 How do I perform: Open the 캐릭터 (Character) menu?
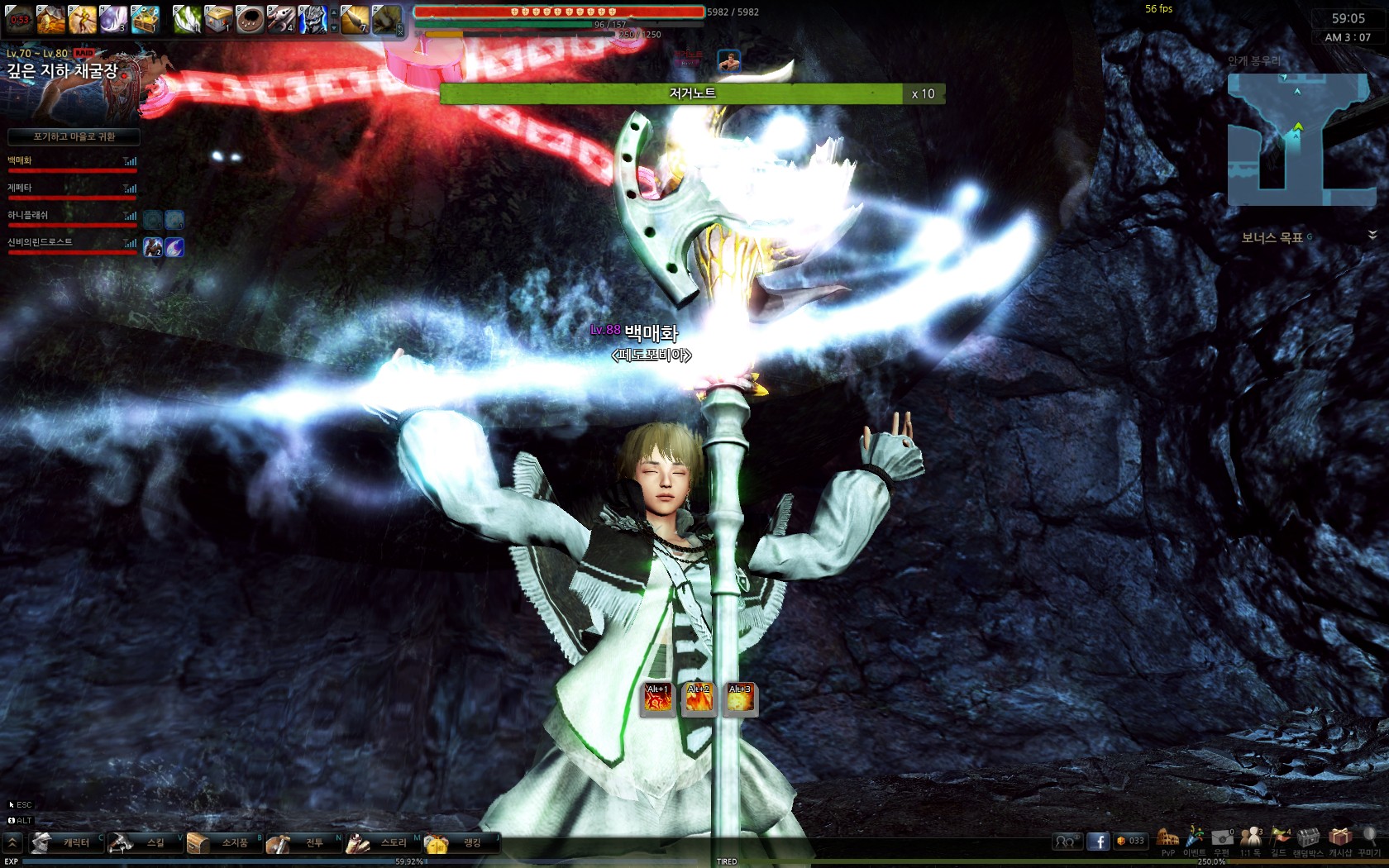[66, 842]
